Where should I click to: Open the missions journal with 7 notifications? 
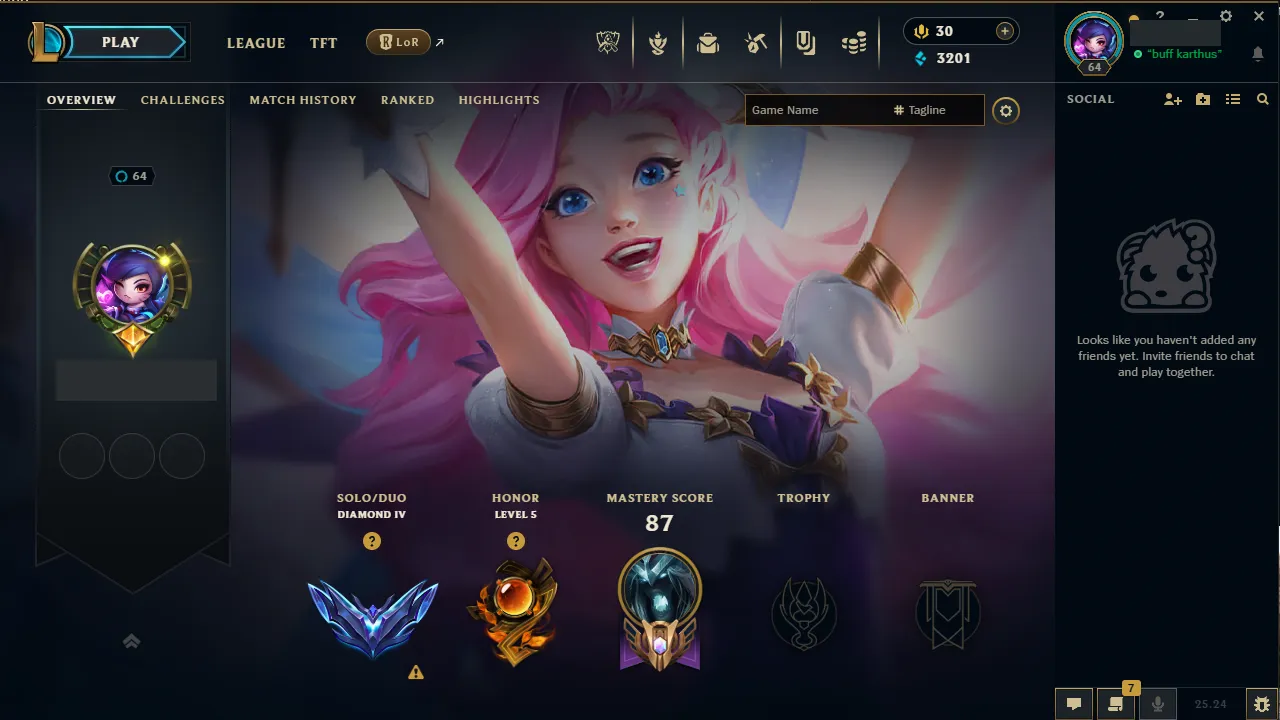[x=1114, y=704]
